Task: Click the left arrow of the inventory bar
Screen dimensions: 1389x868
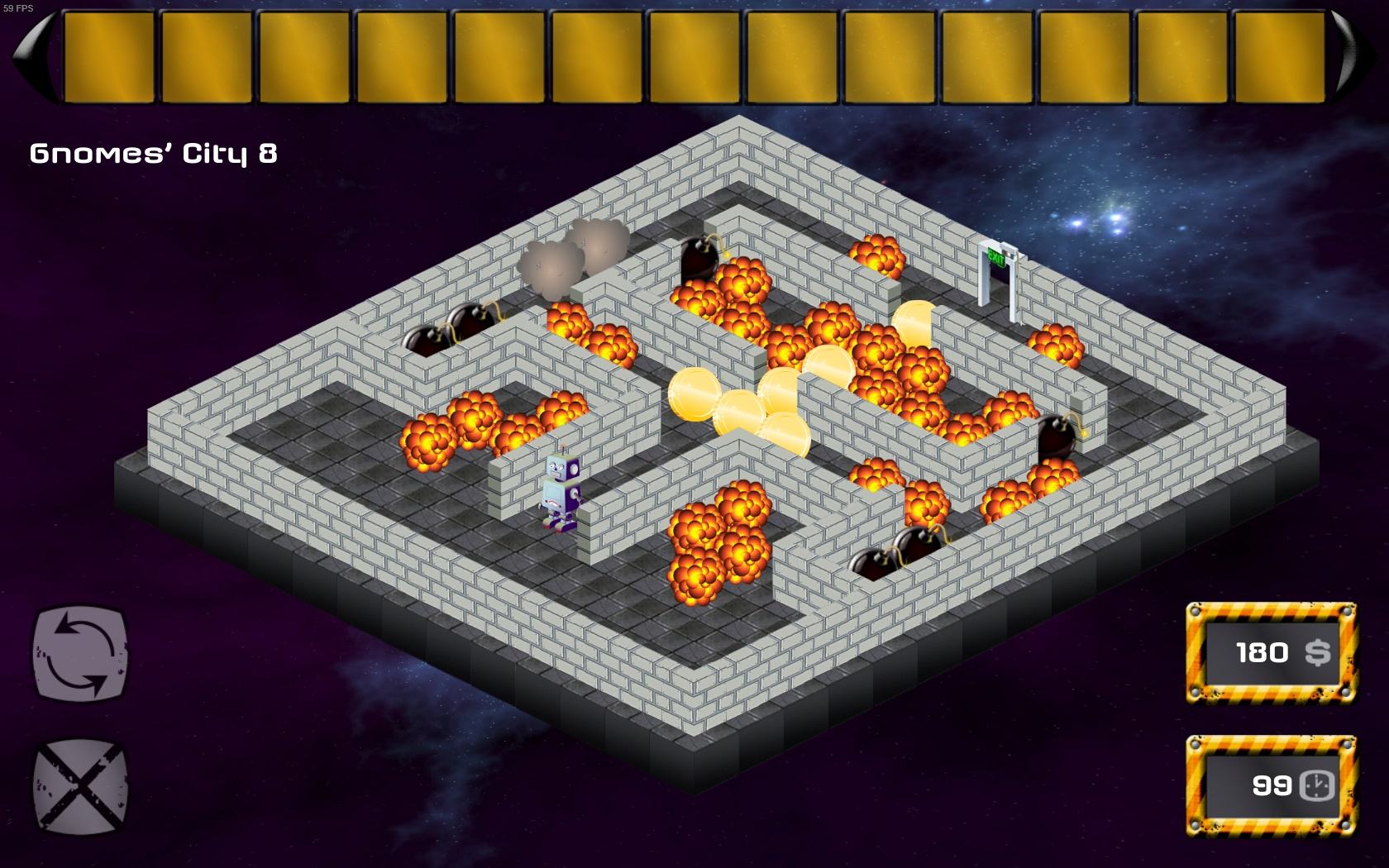Action: (x=31, y=56)
